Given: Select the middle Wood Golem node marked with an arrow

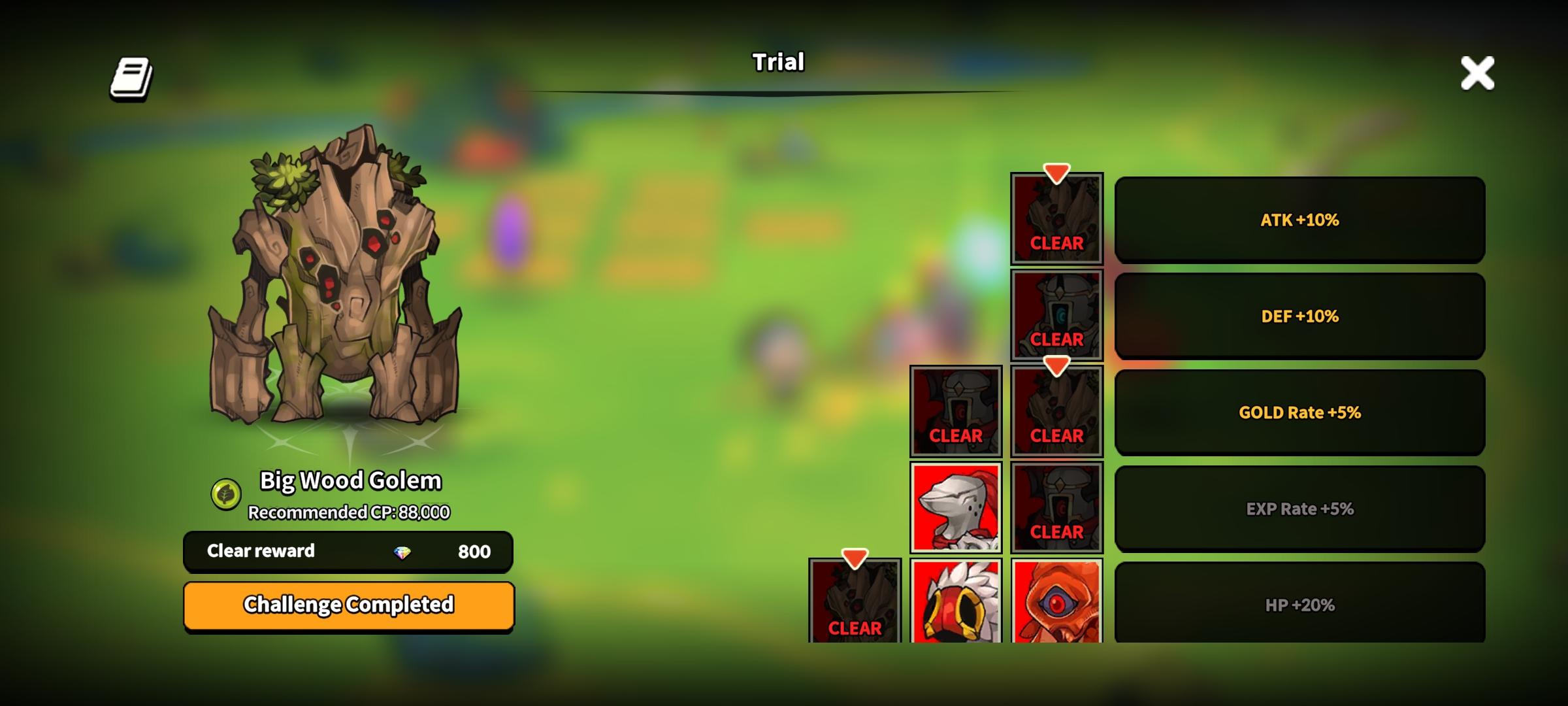Looking at the screenshot, I should tap(1056, 411).
